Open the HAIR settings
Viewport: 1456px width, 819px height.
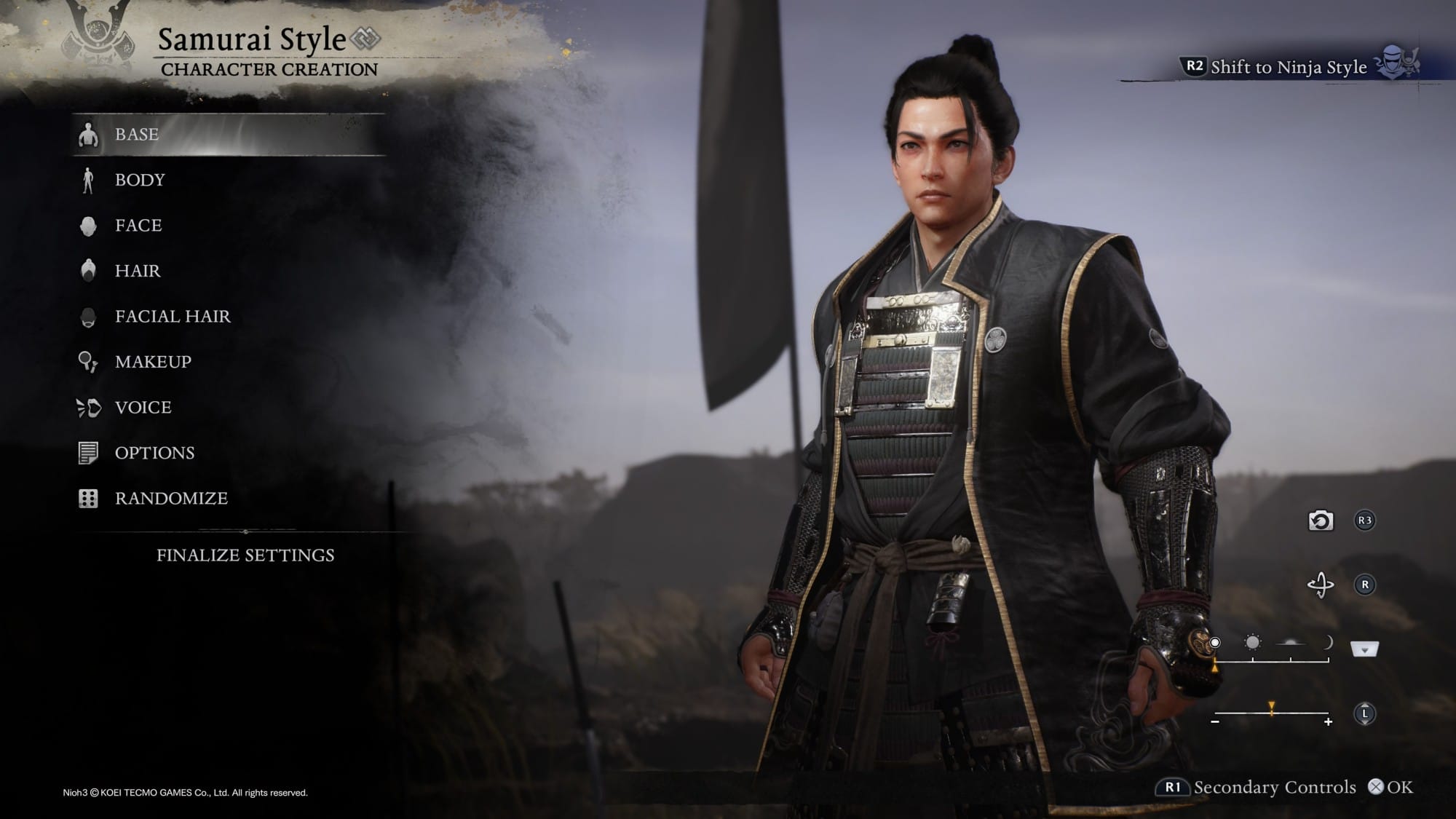(x=138, y=271)
